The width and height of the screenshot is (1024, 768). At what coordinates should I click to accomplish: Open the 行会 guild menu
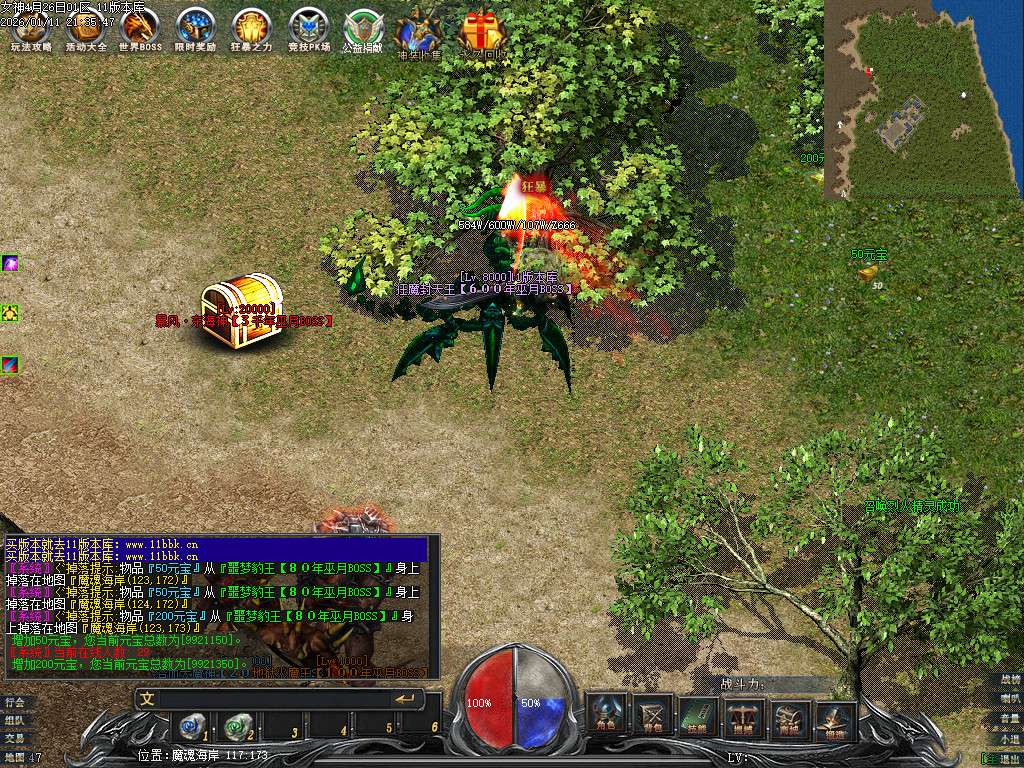point(14,702)
